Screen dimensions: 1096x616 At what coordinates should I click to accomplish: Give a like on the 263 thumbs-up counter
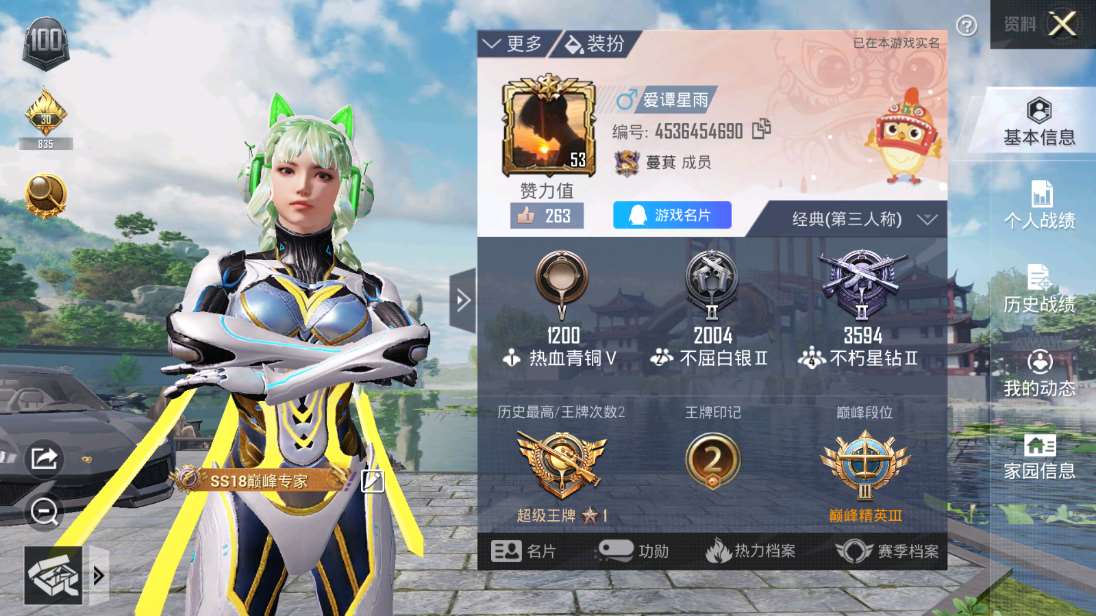546,216
